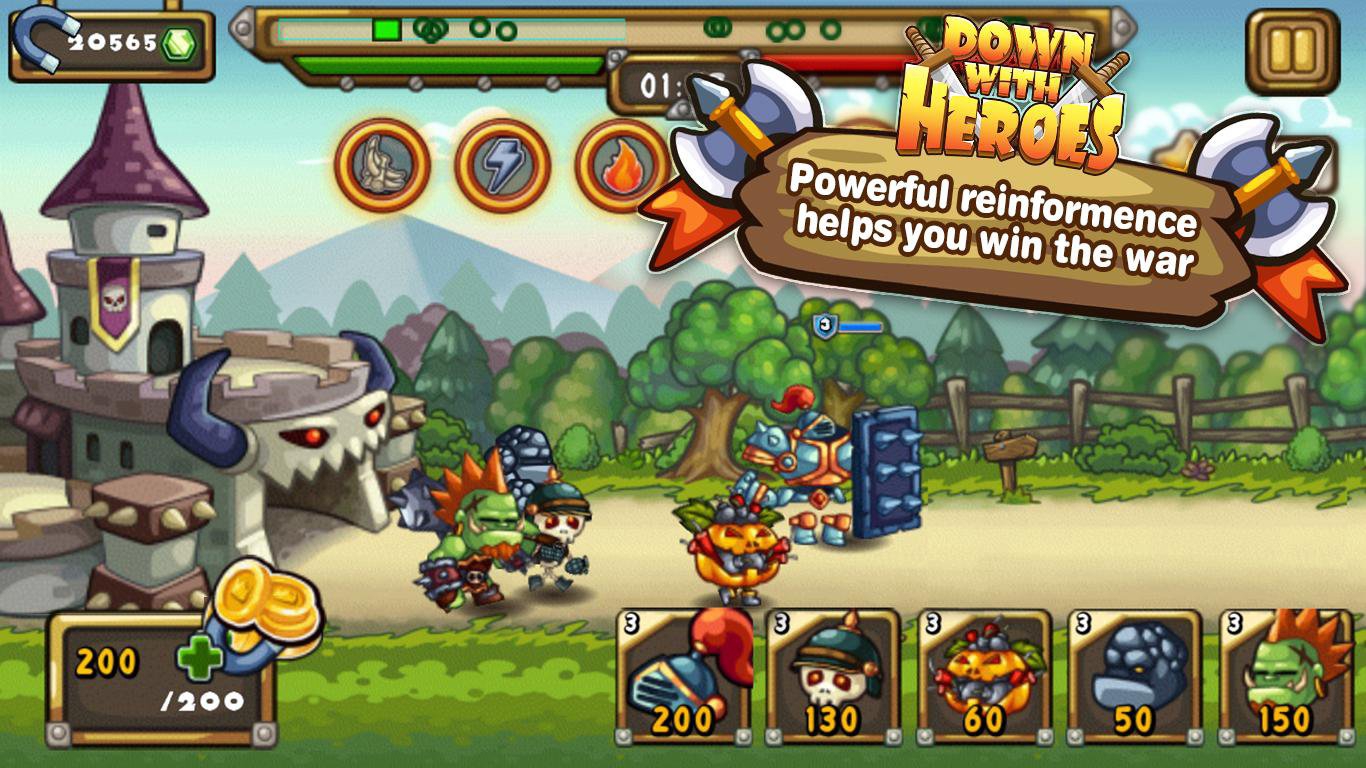1366x768 pixels.
Task: Spawn the stone golem unit costing 50
Action: (x=1135, y=677)
